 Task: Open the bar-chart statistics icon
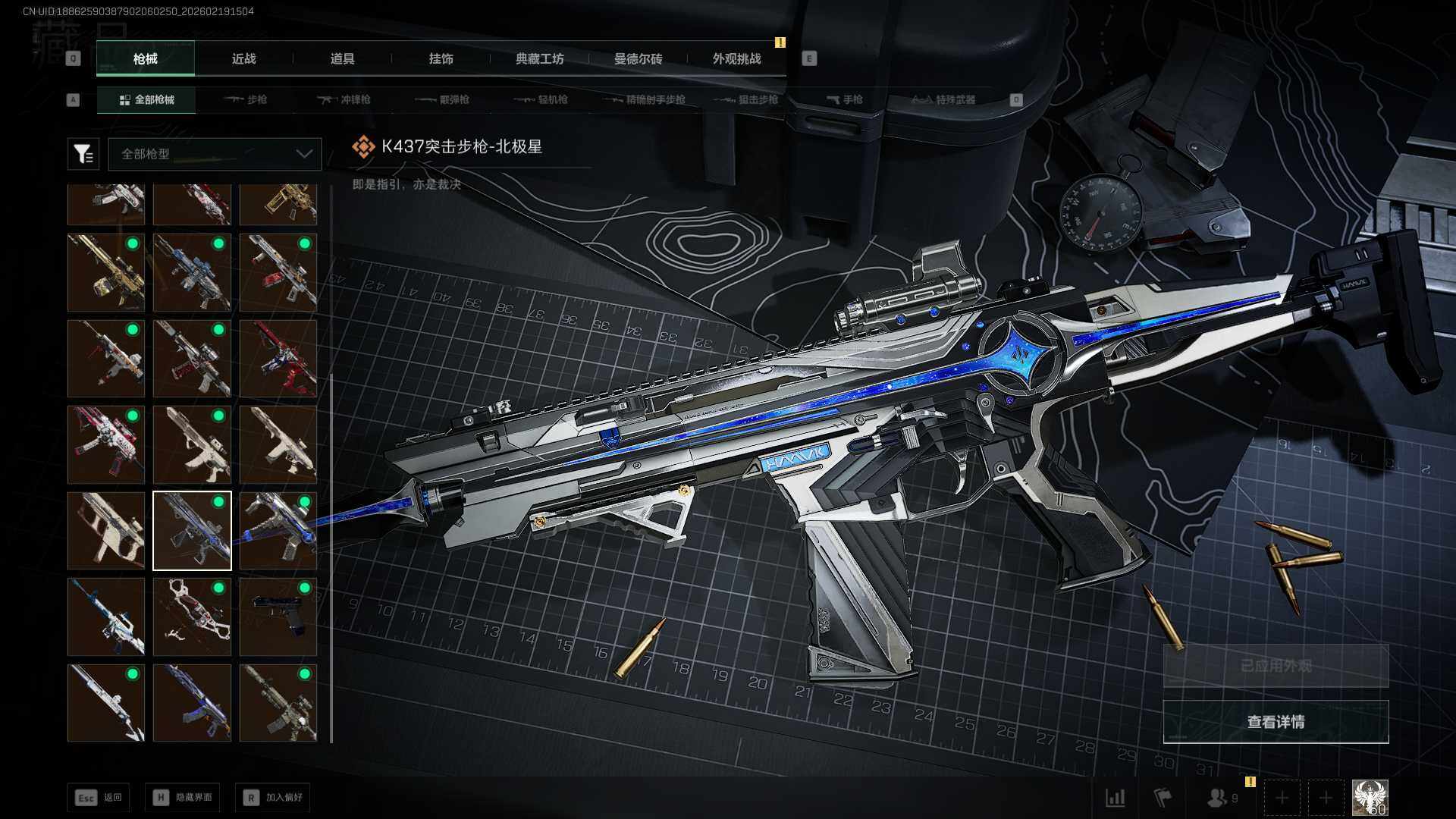click(1115, 798)
